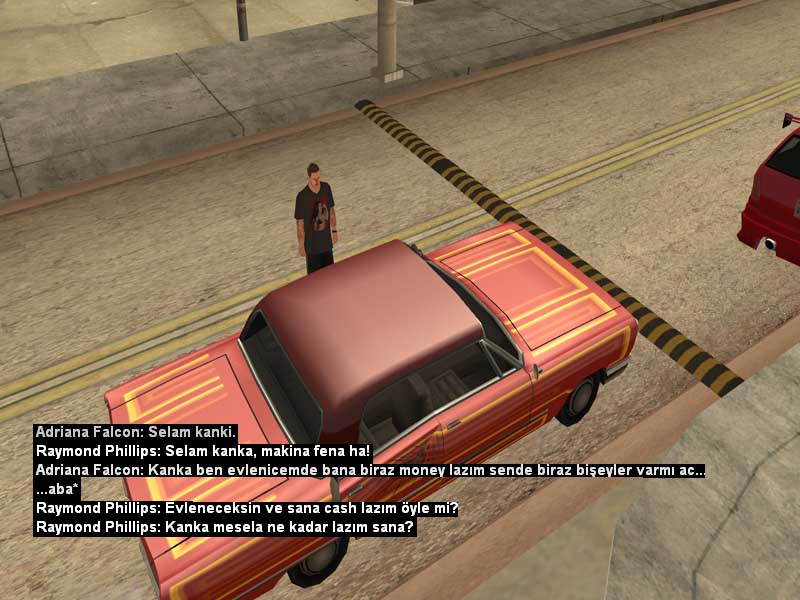Select Adriana Falcon's "Selam kanki" chat message

point(135,432)
